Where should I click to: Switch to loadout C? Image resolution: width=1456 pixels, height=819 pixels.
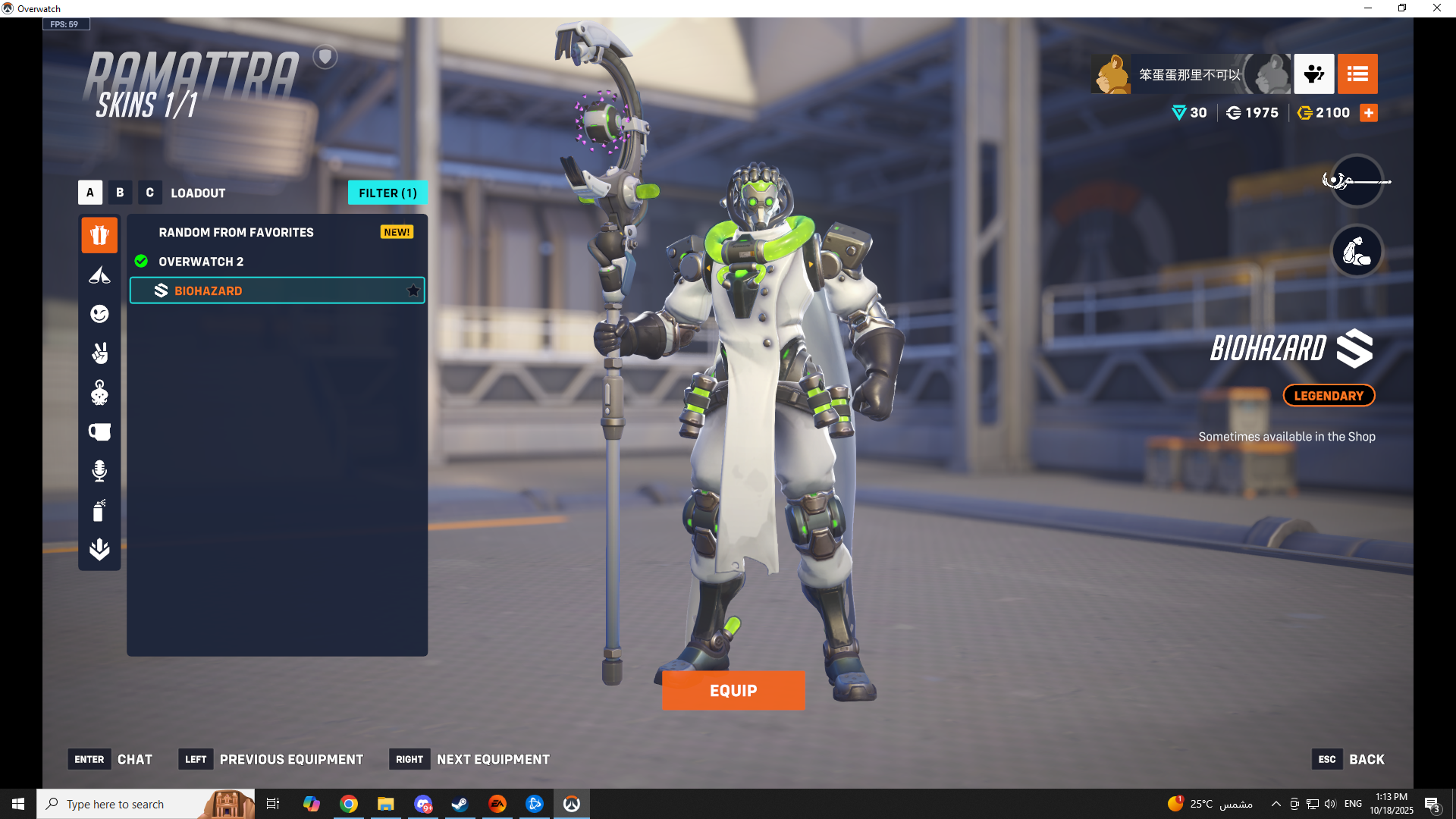[149, 193]
